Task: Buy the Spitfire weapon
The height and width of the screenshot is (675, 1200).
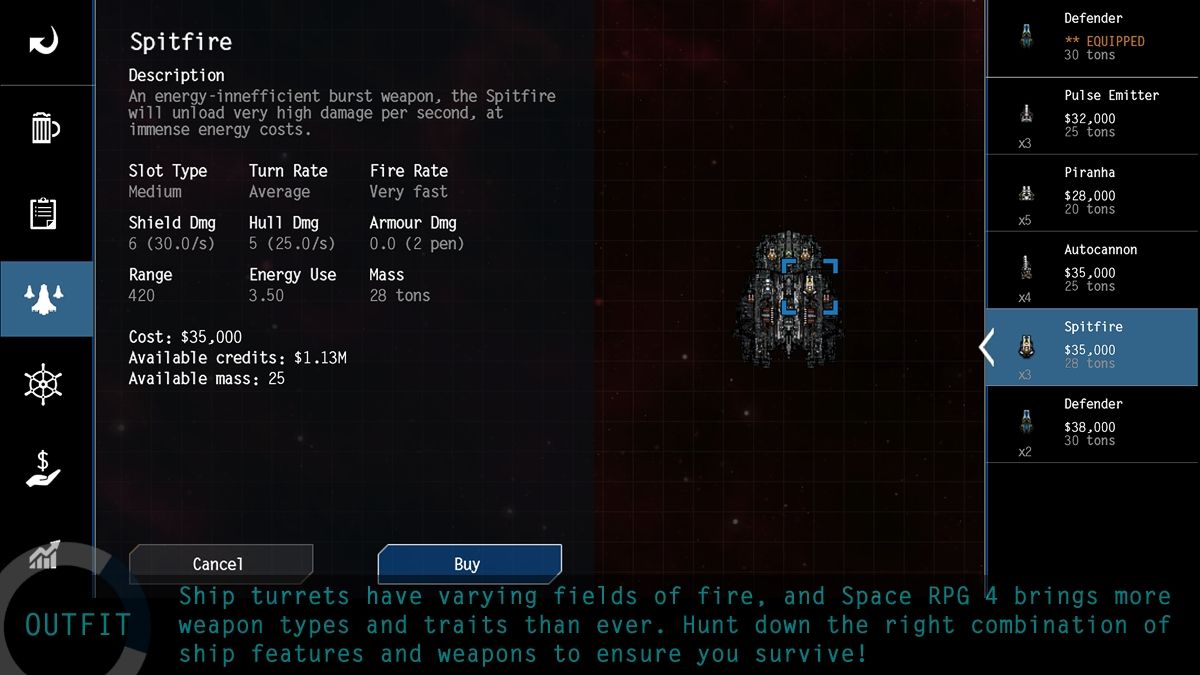Action: (469, 564)
